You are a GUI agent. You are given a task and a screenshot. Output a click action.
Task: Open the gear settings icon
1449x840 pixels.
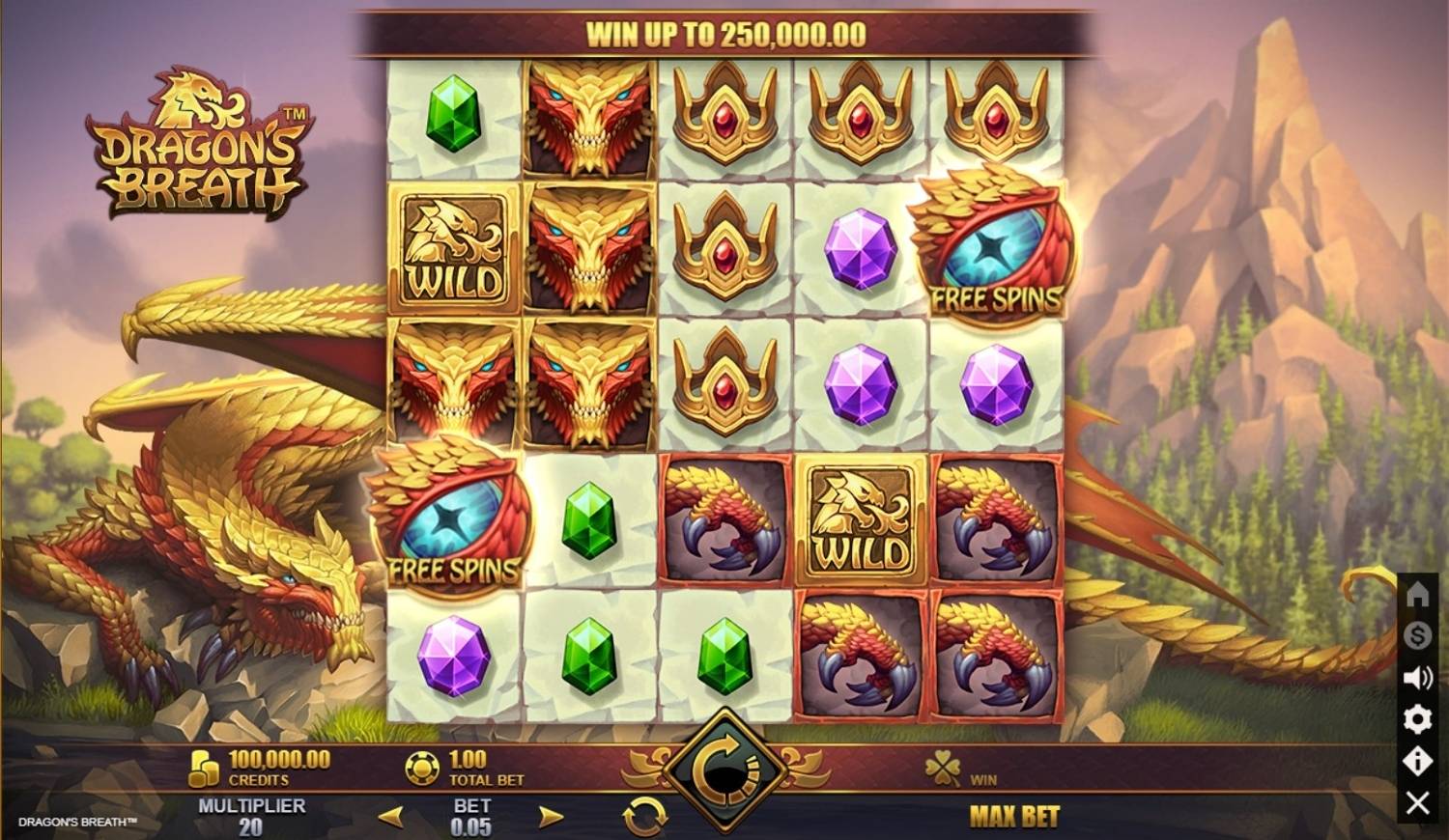click(1417, 719)
